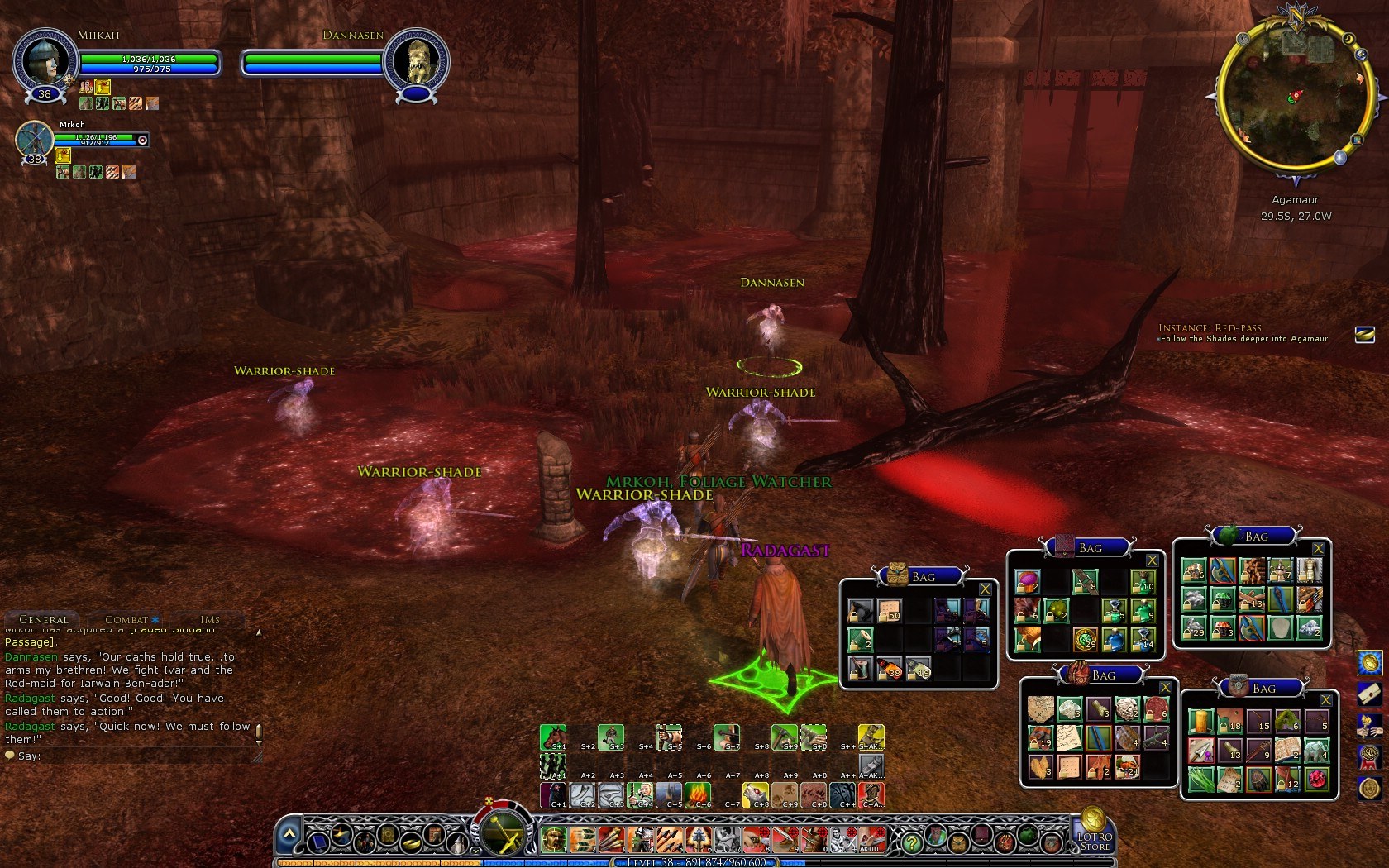
Task: Click the question mark help button
Action: click(x=911, y=842)
